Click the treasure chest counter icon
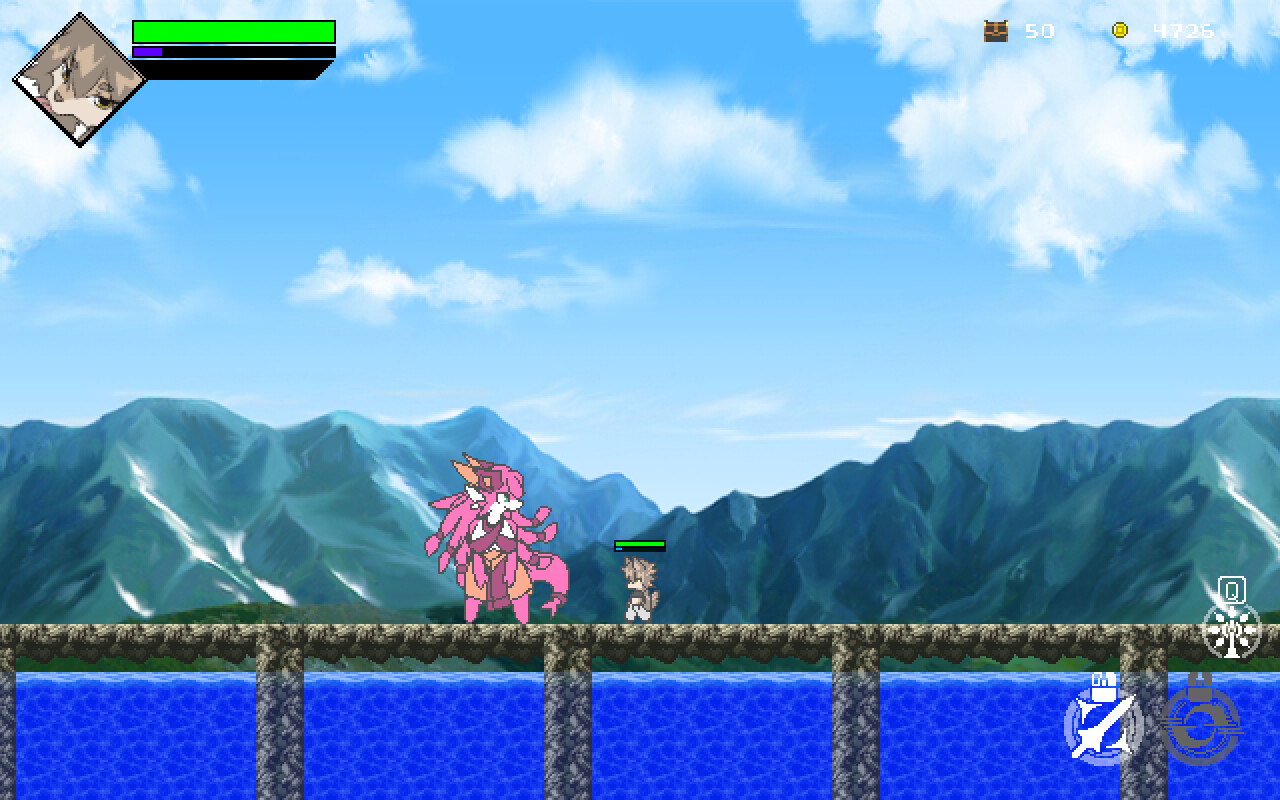1280x800 pixels. 994,30
